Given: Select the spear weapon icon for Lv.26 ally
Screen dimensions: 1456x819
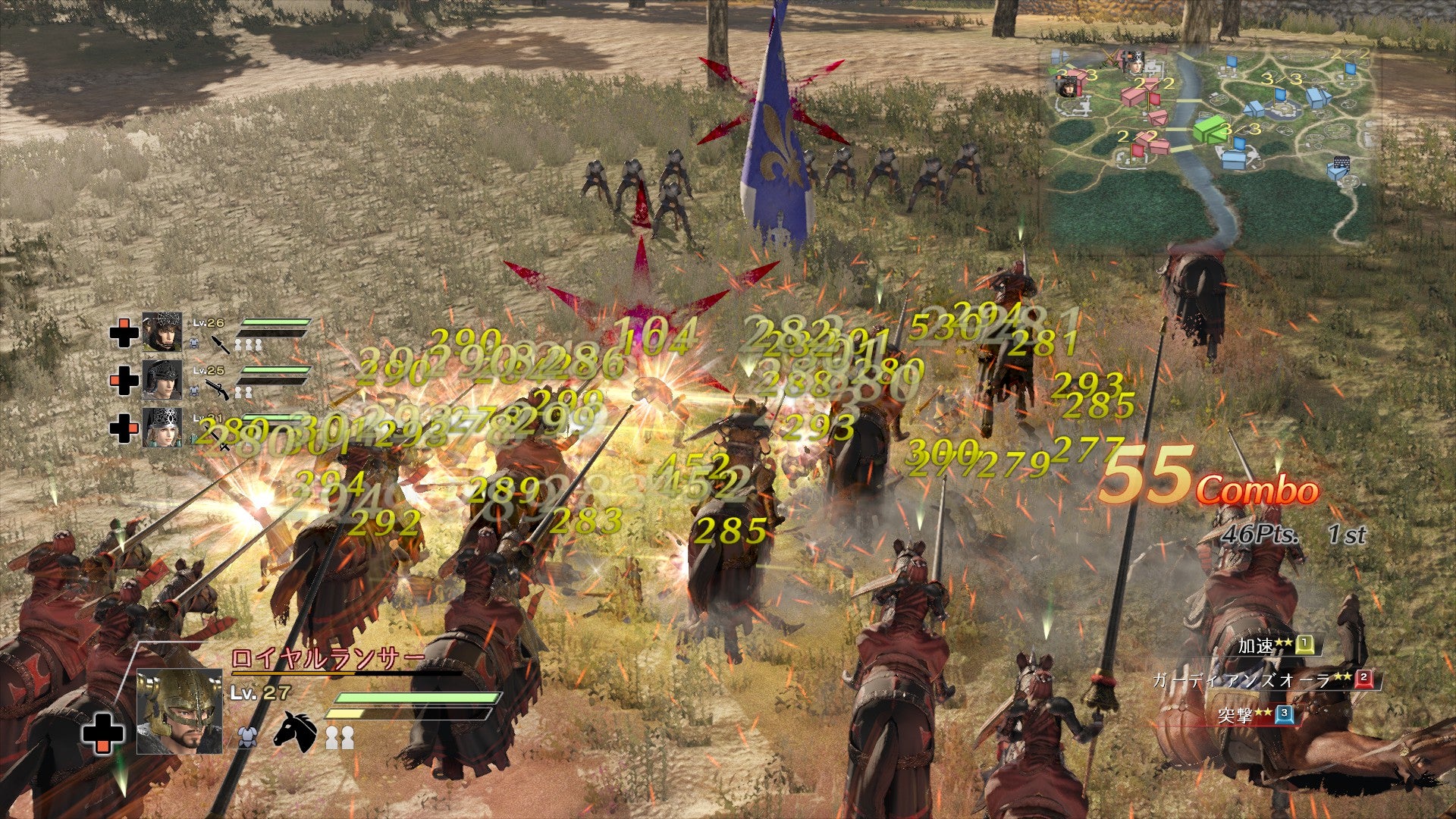Looking at the screenshot, I should pyautogui.click(x=221, y=345).
